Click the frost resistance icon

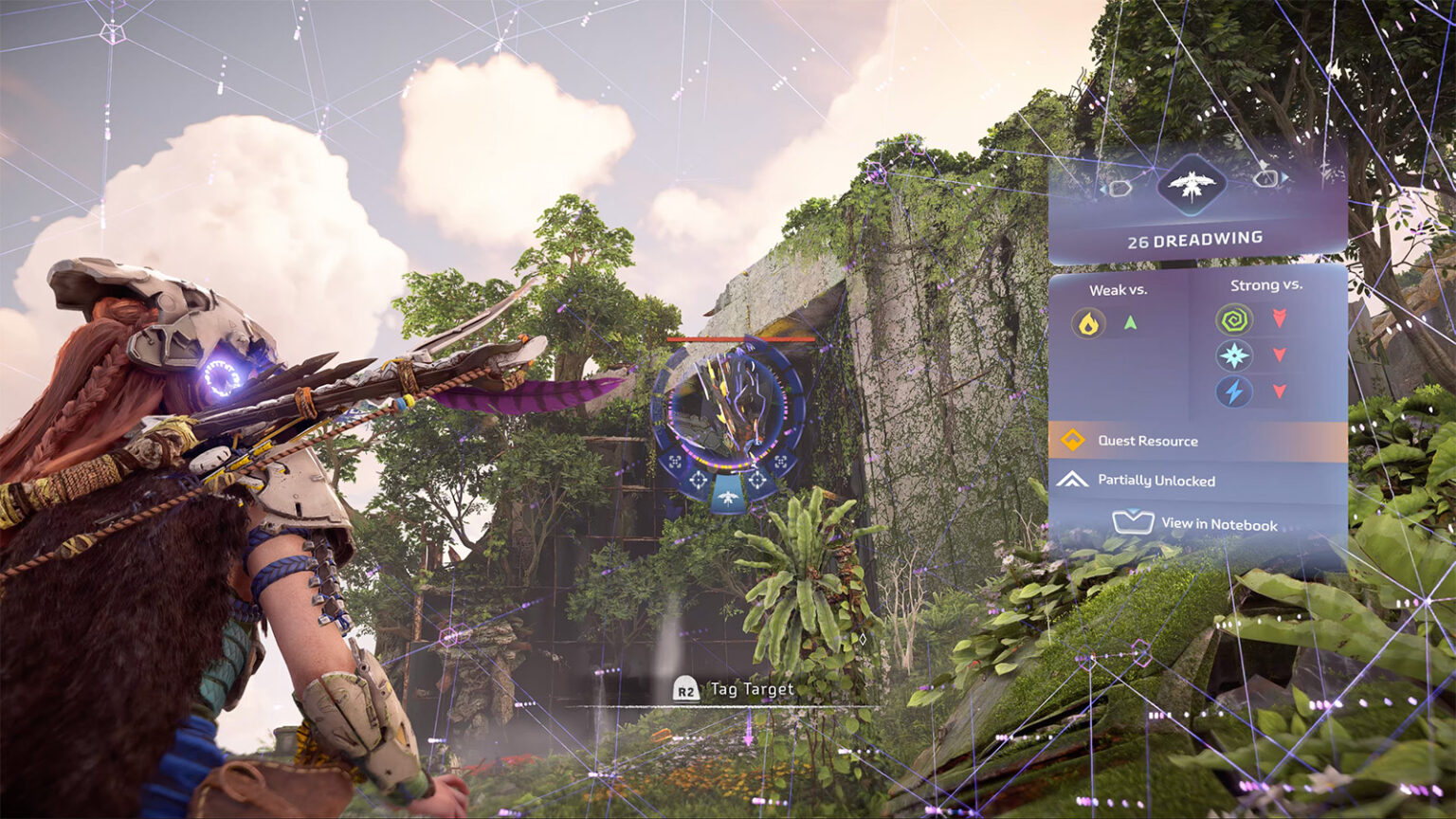coord(1233,356)
